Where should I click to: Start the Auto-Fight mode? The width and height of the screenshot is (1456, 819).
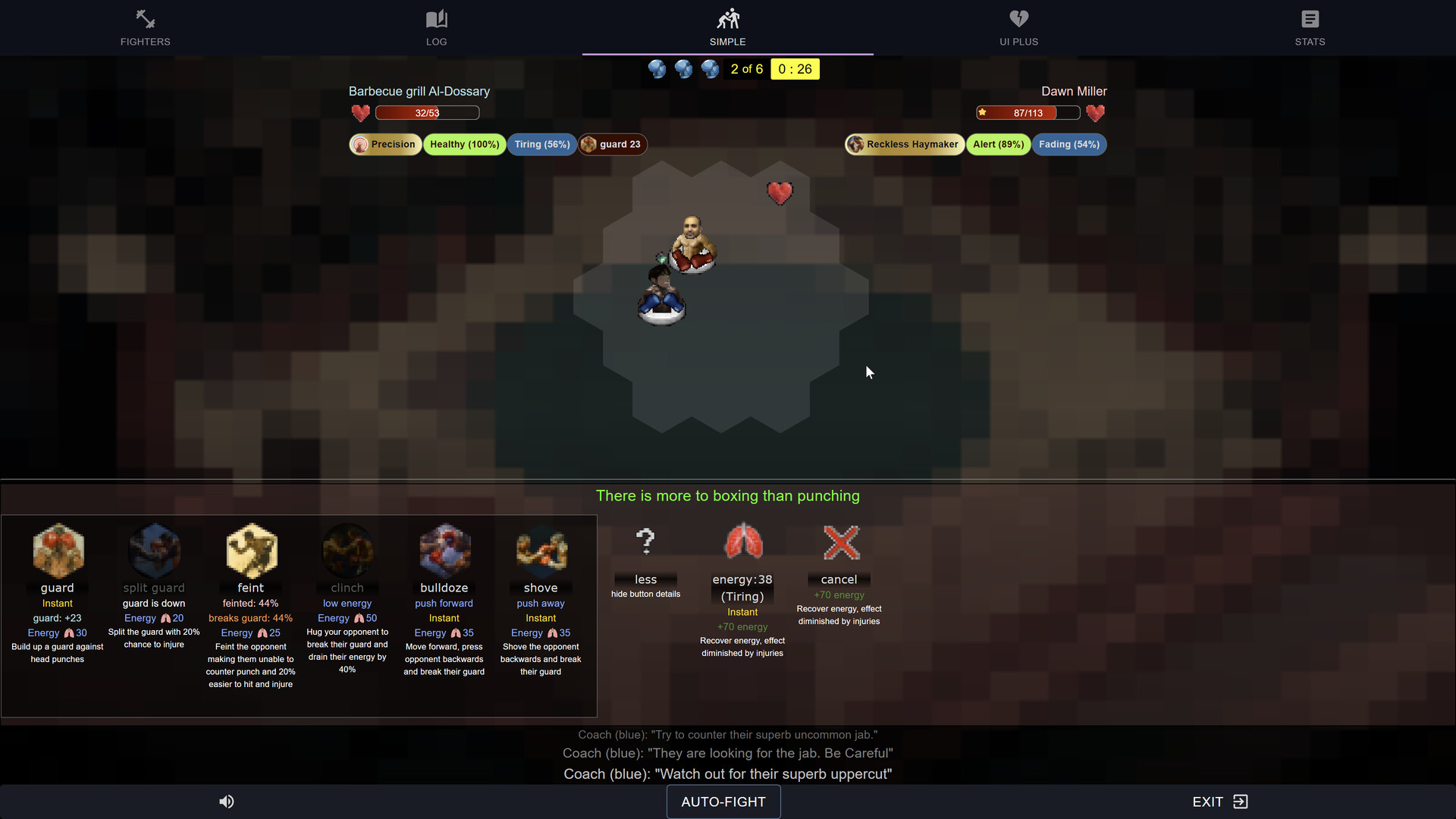coord(723,802)
